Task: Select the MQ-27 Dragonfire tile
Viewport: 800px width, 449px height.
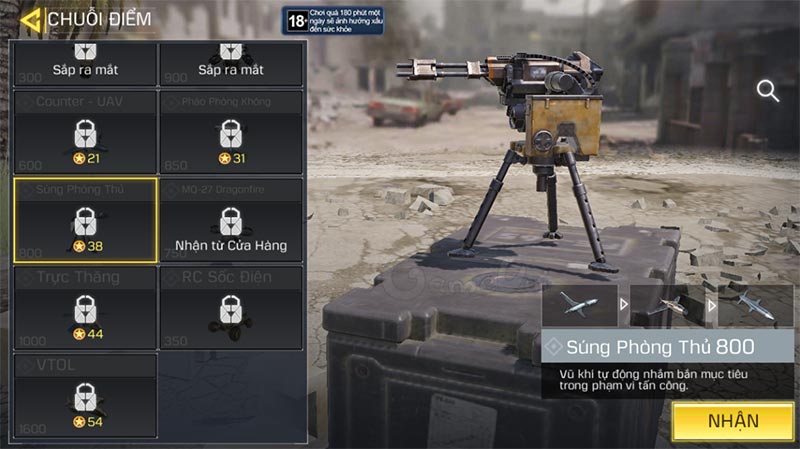Action: (x=231, y=220)
